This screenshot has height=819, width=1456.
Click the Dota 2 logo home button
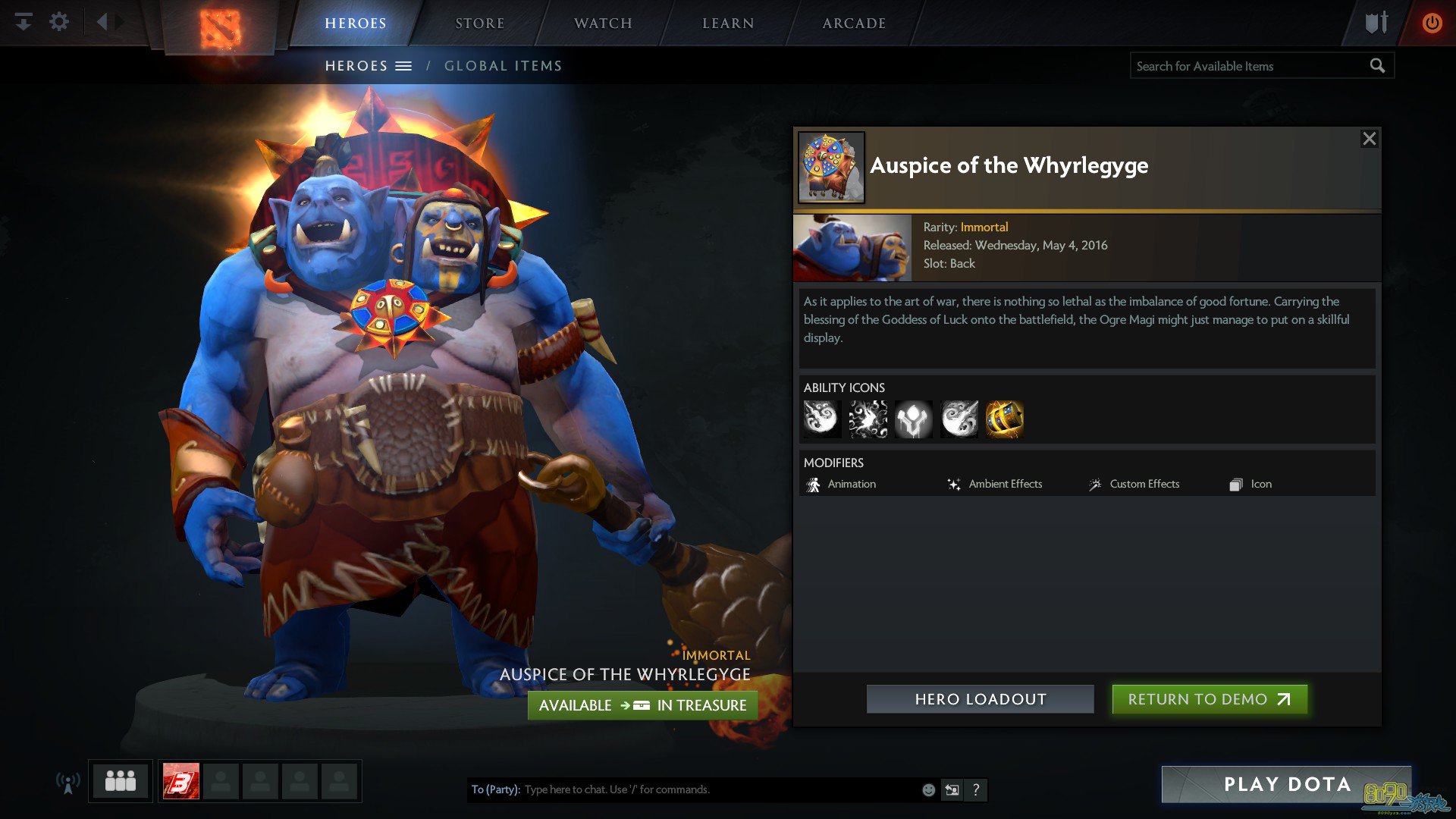[x=220, y=29]
